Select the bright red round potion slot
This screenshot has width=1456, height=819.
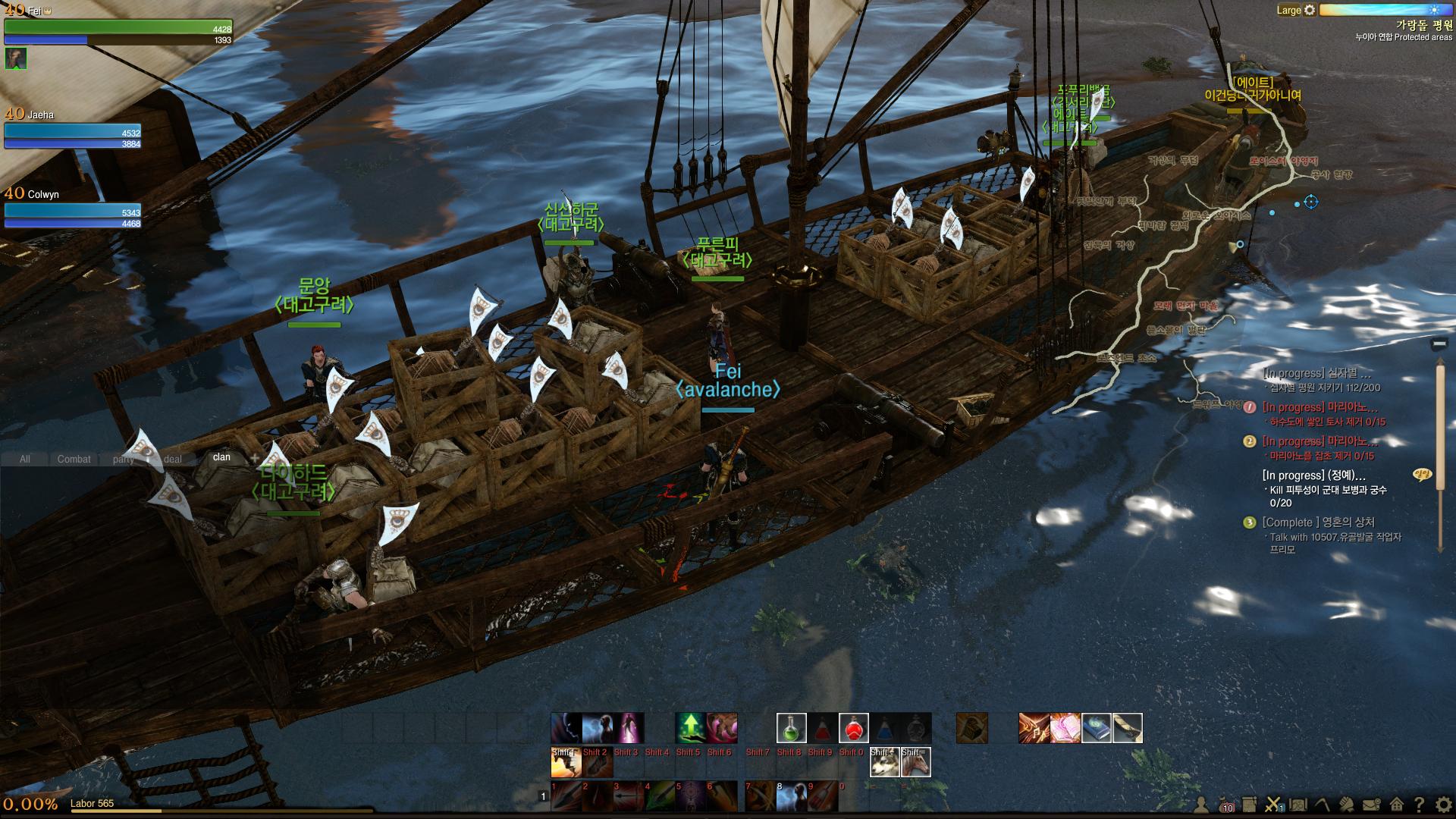pos(853,728)
